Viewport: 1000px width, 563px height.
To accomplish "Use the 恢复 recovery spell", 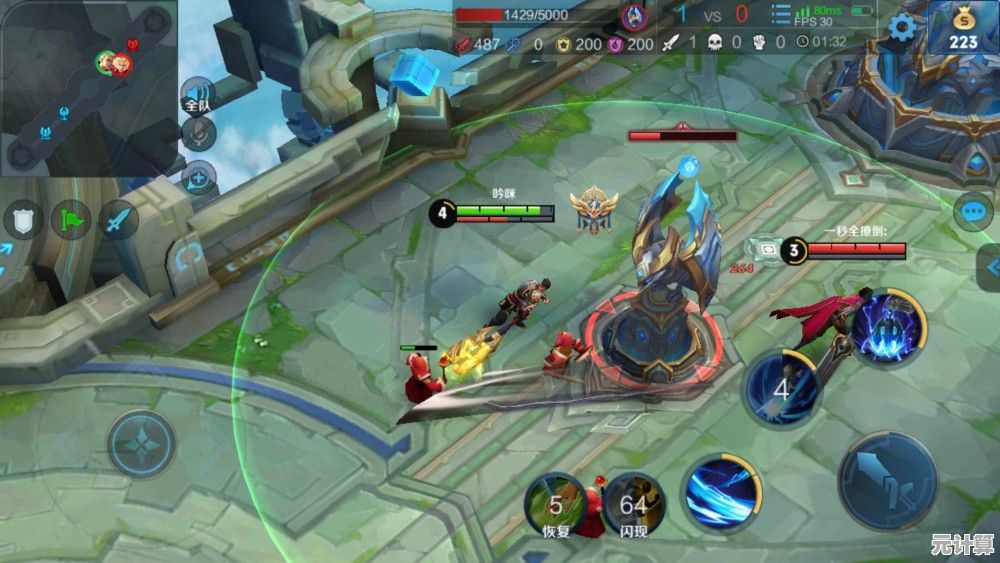I will point(556,503).
